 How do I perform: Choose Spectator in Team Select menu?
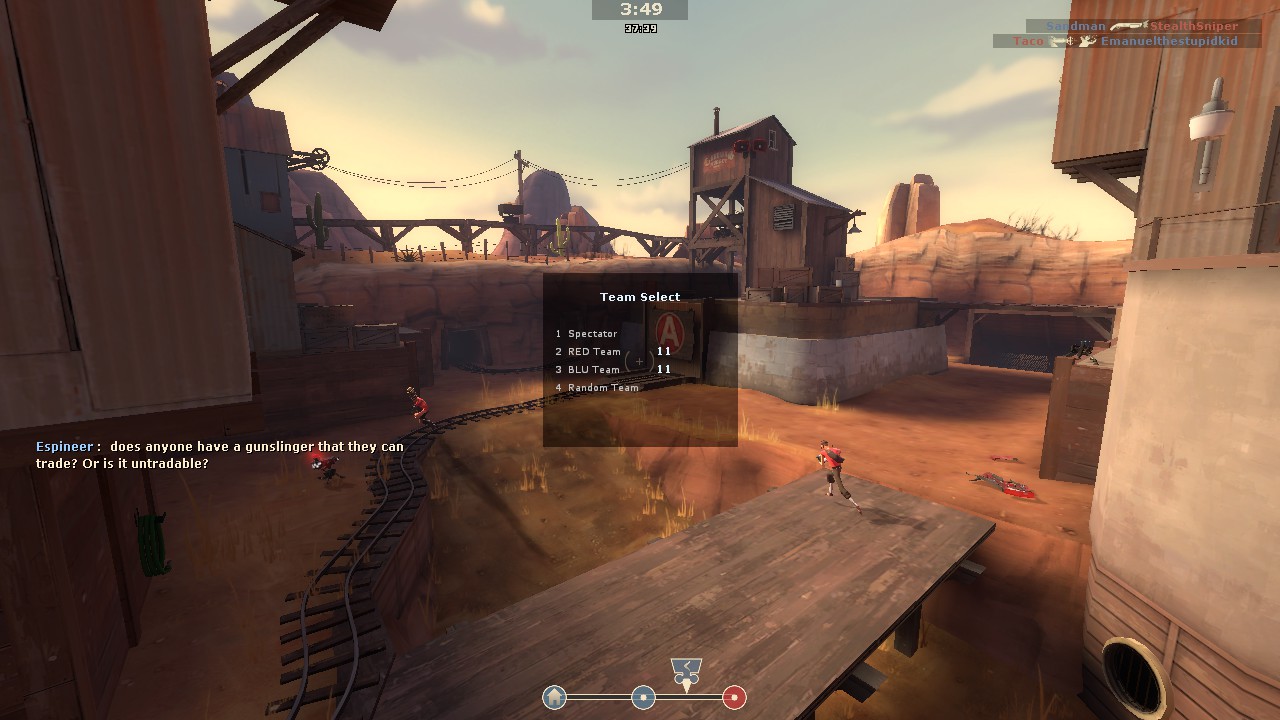coord(592,334)
